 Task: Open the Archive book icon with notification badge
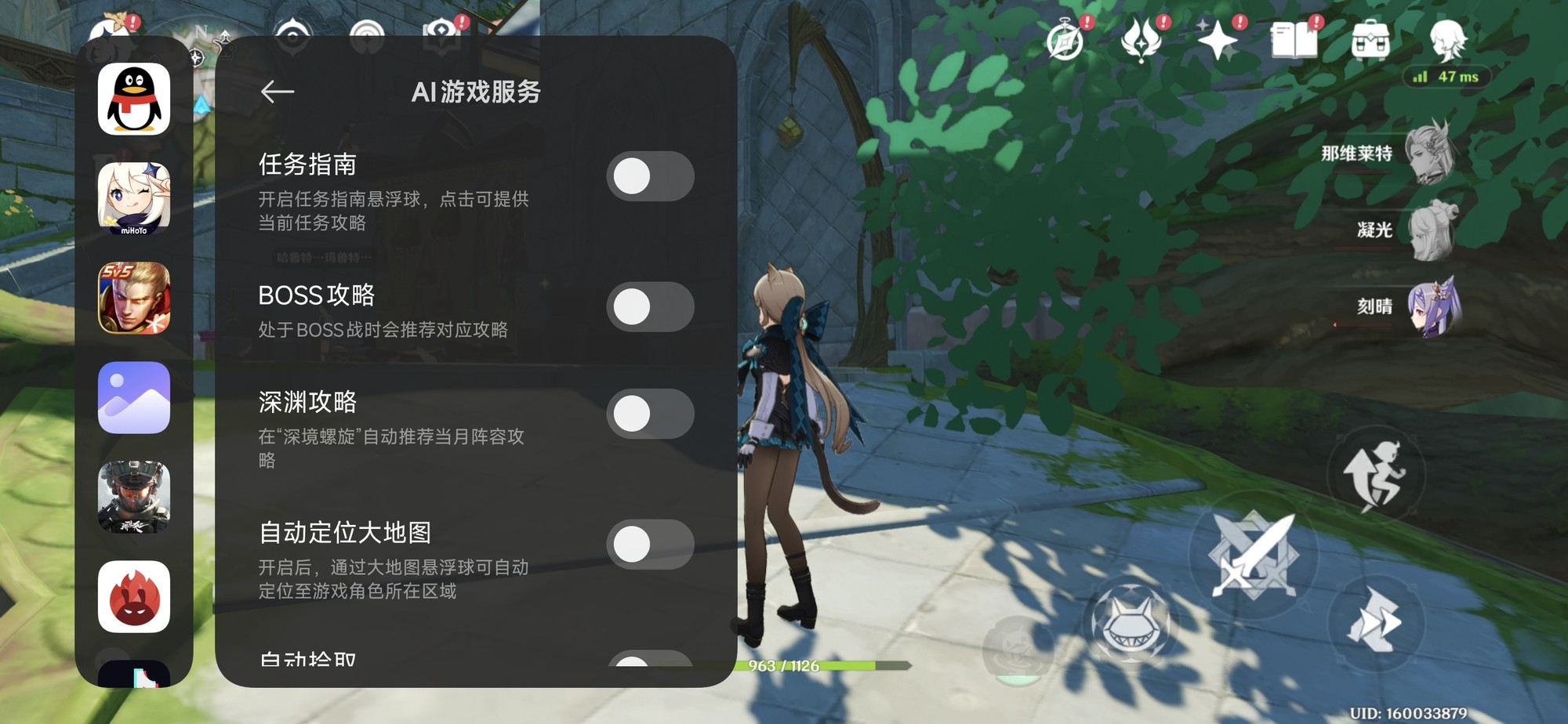pos(1294,40)
